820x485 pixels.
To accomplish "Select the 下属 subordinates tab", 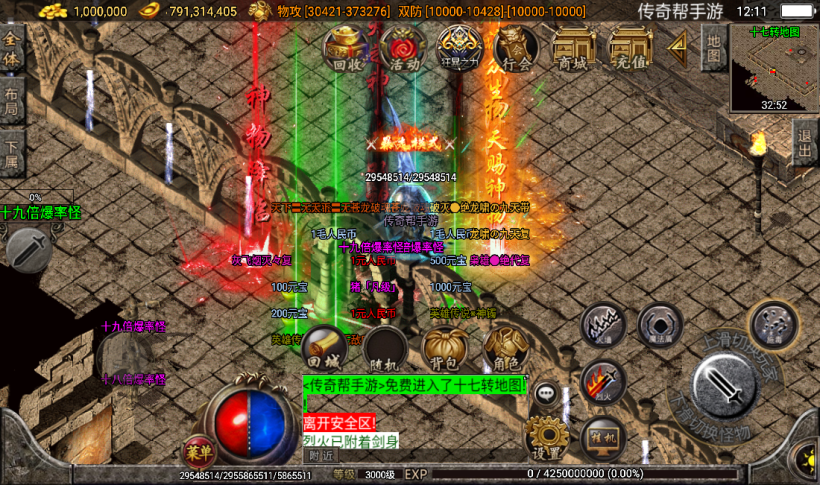I will pos(12,150).
